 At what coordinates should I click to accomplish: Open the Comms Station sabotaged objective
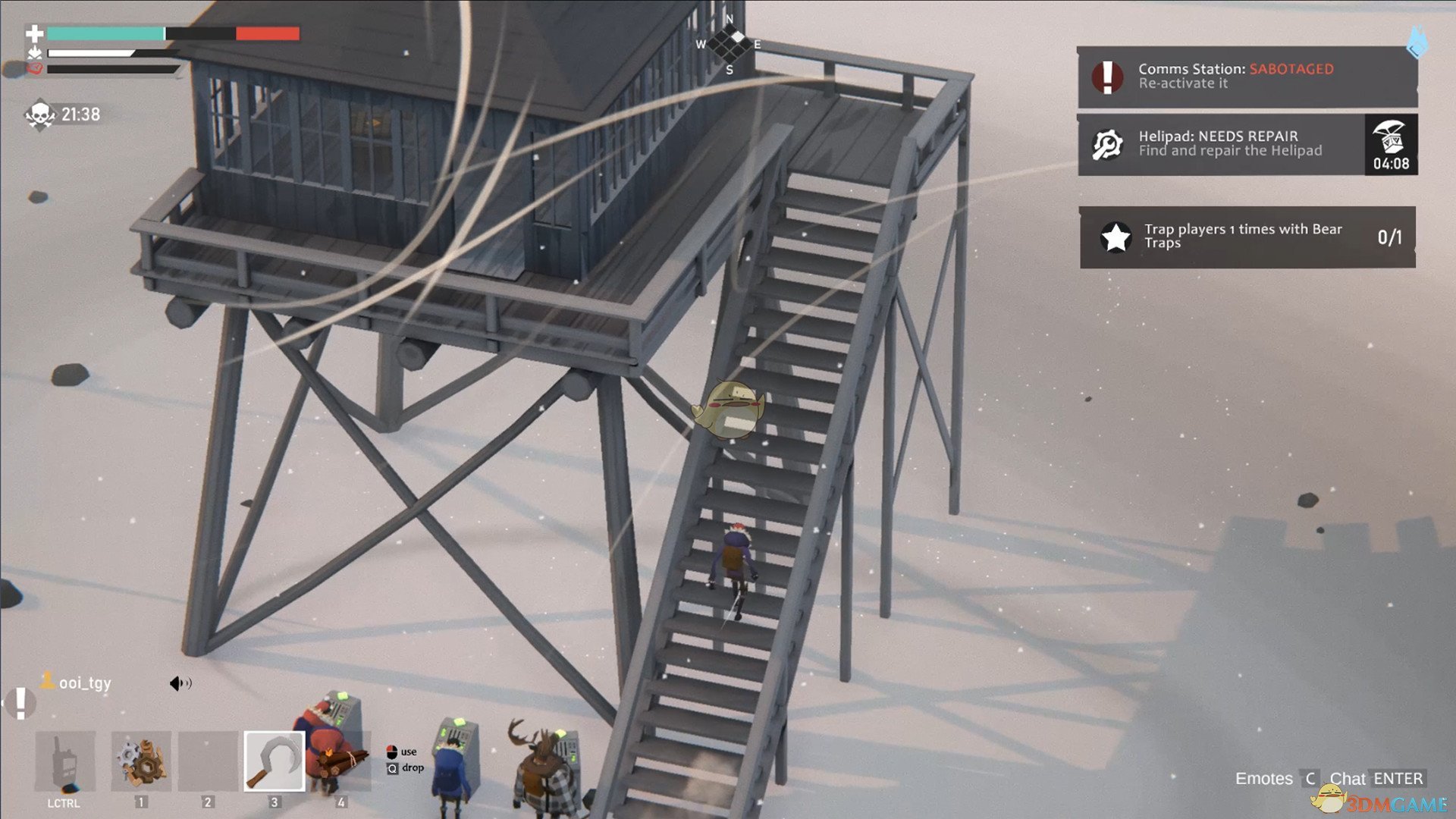point(1247,77)
